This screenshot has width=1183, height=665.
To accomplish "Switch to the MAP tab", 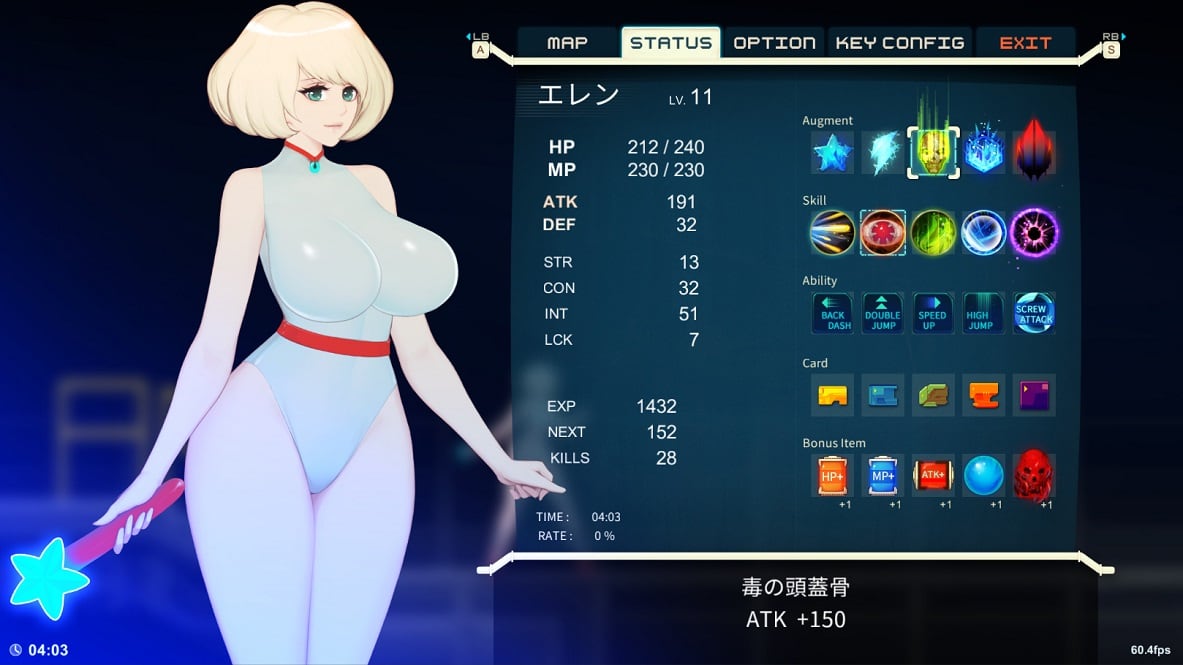I will (567, 43).
